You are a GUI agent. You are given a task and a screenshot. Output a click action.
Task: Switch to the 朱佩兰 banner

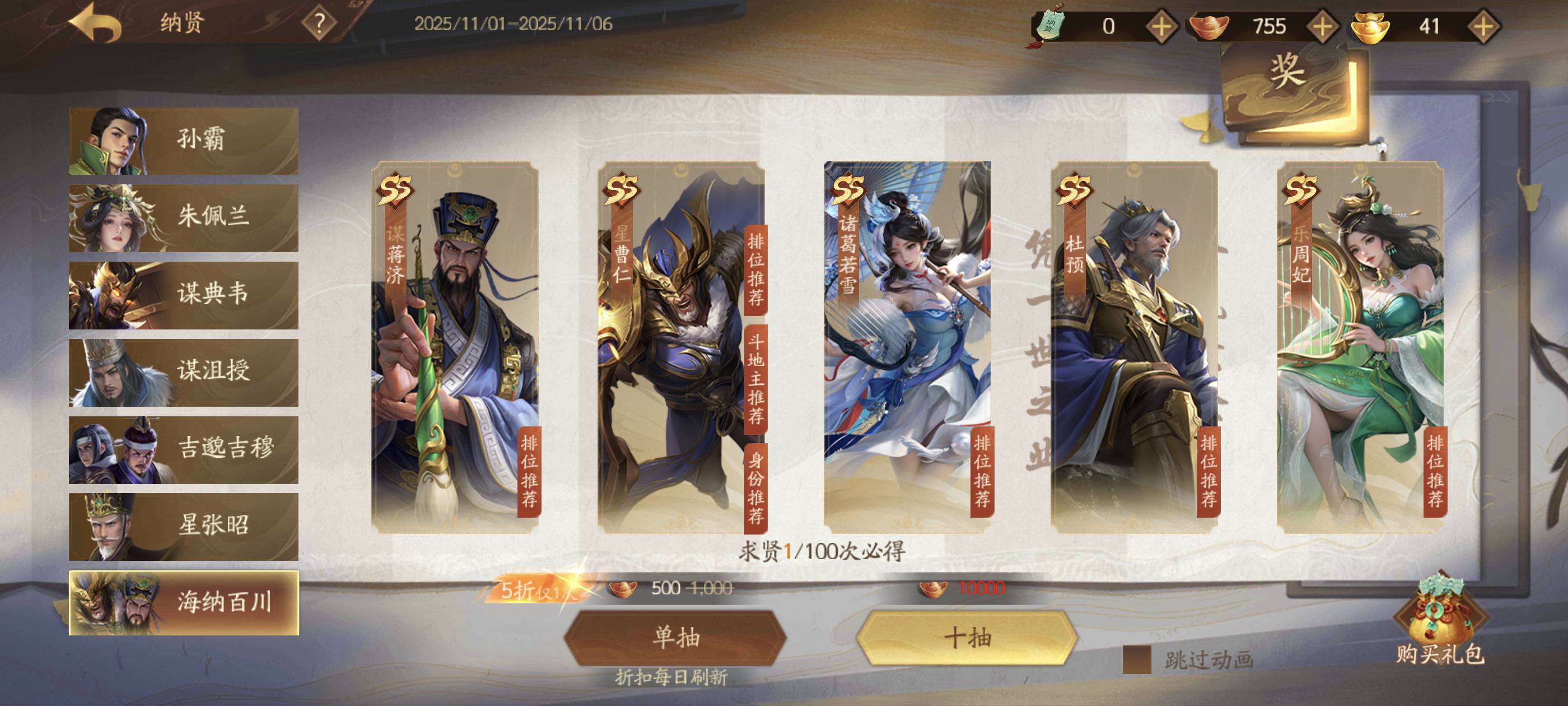[183, 218]
